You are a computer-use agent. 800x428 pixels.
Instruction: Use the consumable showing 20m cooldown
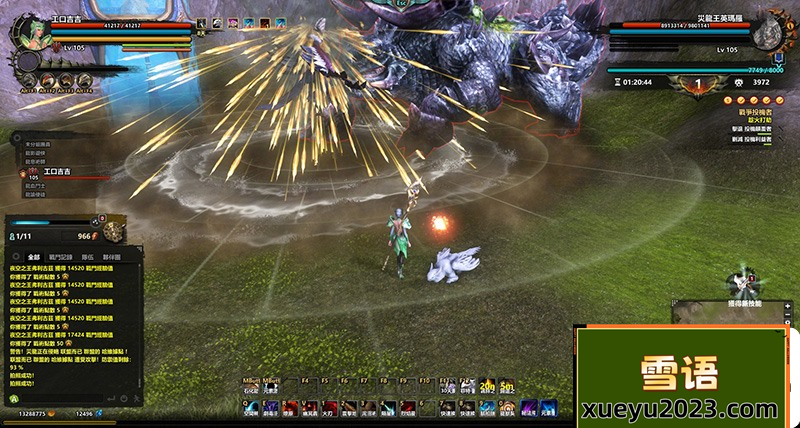click(x=487, y=388)
